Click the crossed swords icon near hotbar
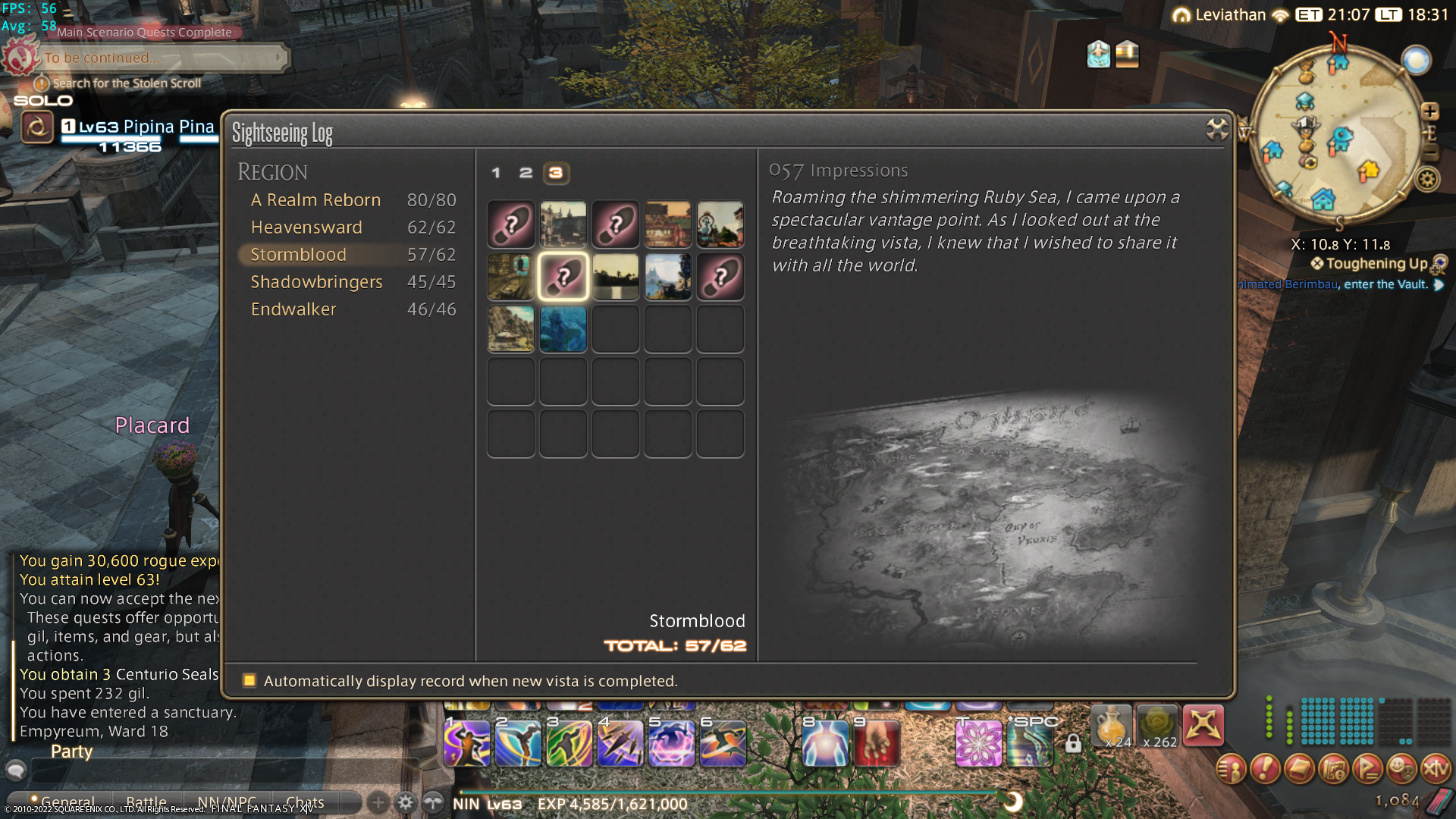Viewport: 1456px width, 819px height. coord(1203,725)
